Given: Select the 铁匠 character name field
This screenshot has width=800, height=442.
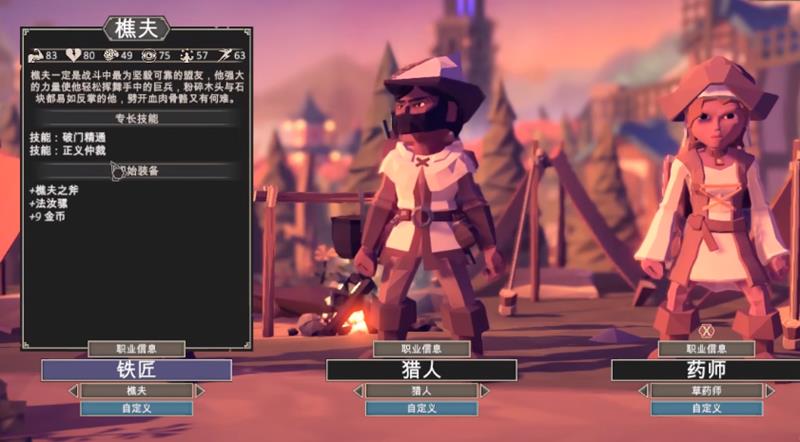Looking at the screenshot, I should click(x=136, y=370).
